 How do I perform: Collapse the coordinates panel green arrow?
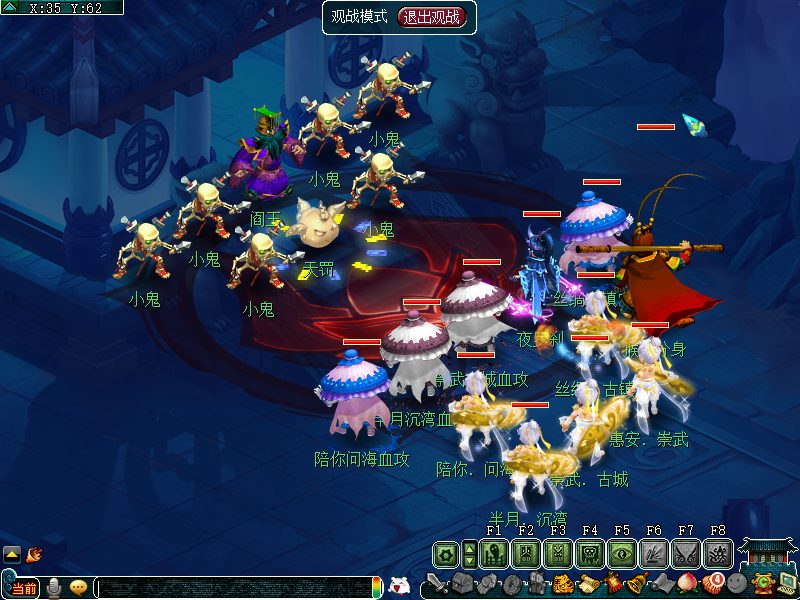tap(11, 7)
